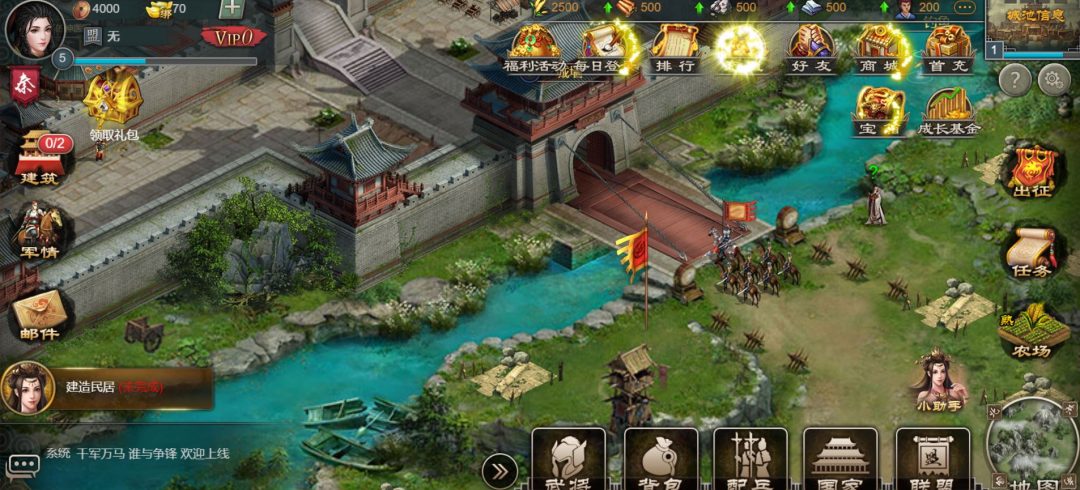Open the player portrait profile

pos(35,29)
